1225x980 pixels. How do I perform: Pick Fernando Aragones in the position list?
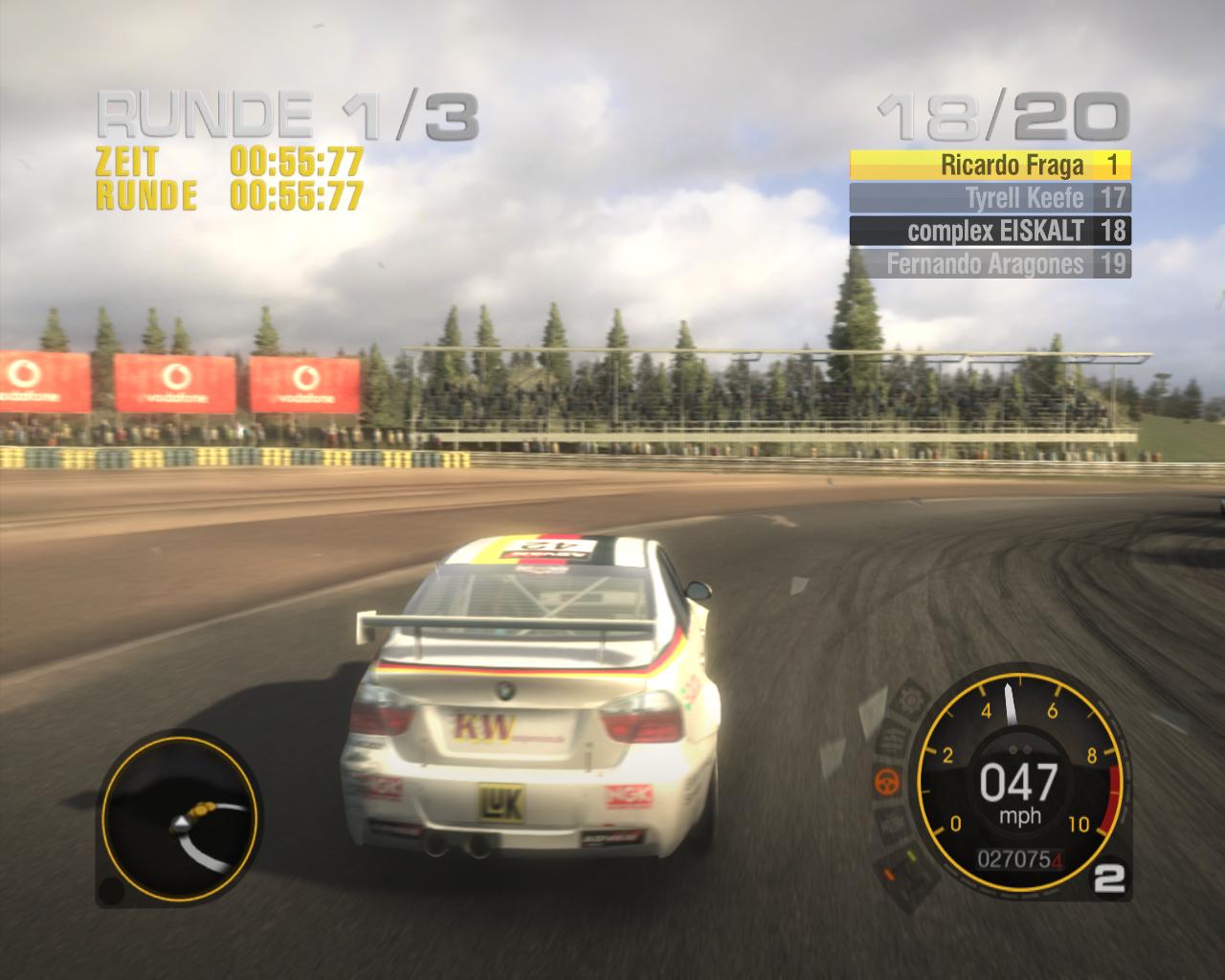click(990, 263)
